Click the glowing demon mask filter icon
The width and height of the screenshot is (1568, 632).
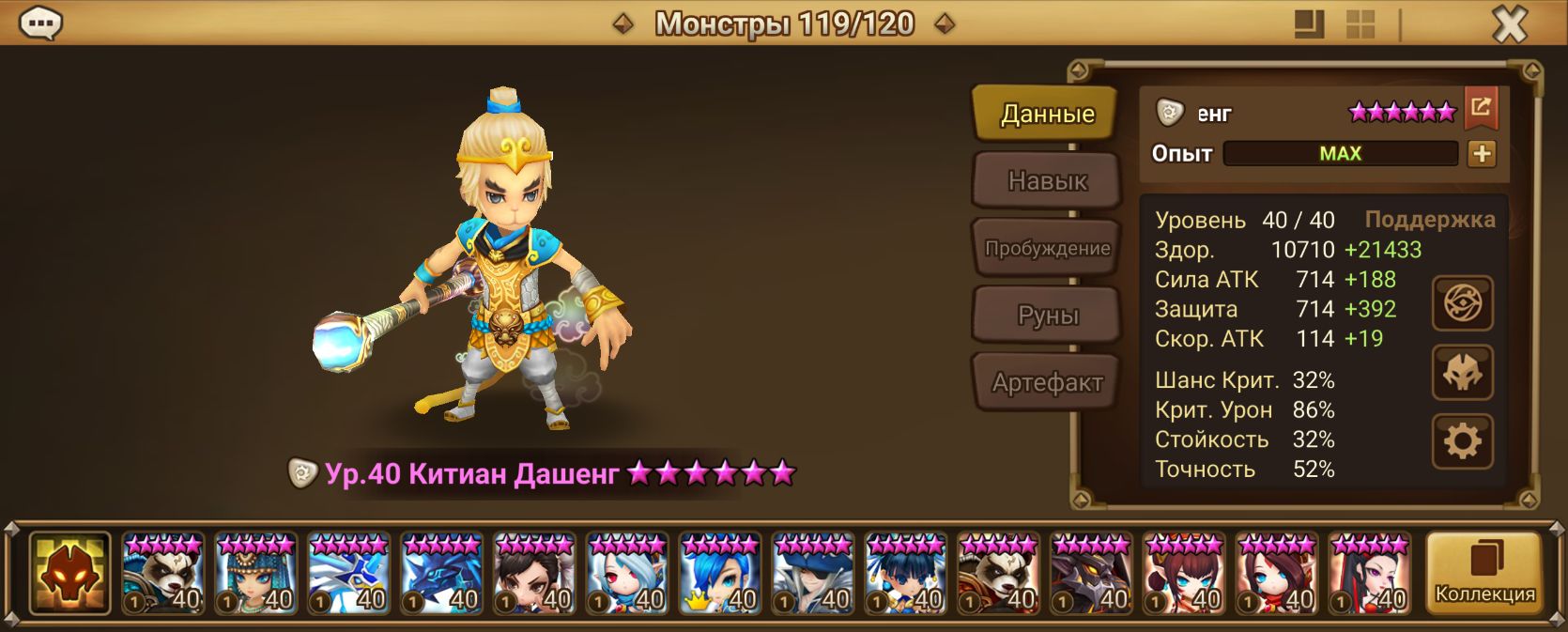(69, 573)
